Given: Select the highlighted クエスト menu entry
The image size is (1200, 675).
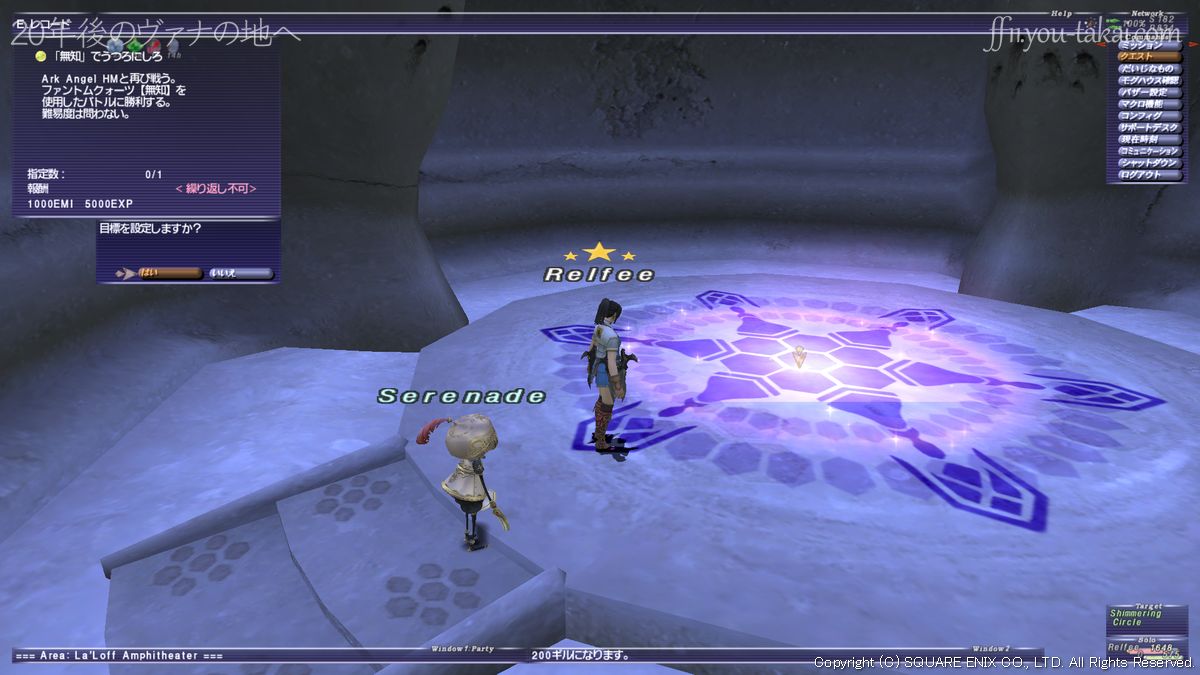Looking at the screenshot, I should 1148,57.
